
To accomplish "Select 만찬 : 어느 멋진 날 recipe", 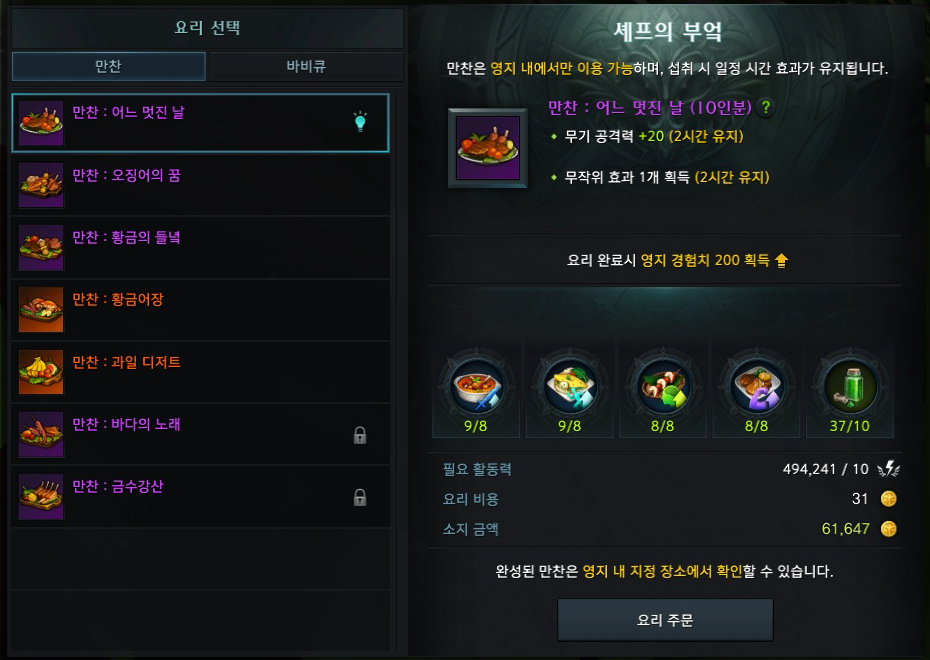I will (x=200, y=123).
